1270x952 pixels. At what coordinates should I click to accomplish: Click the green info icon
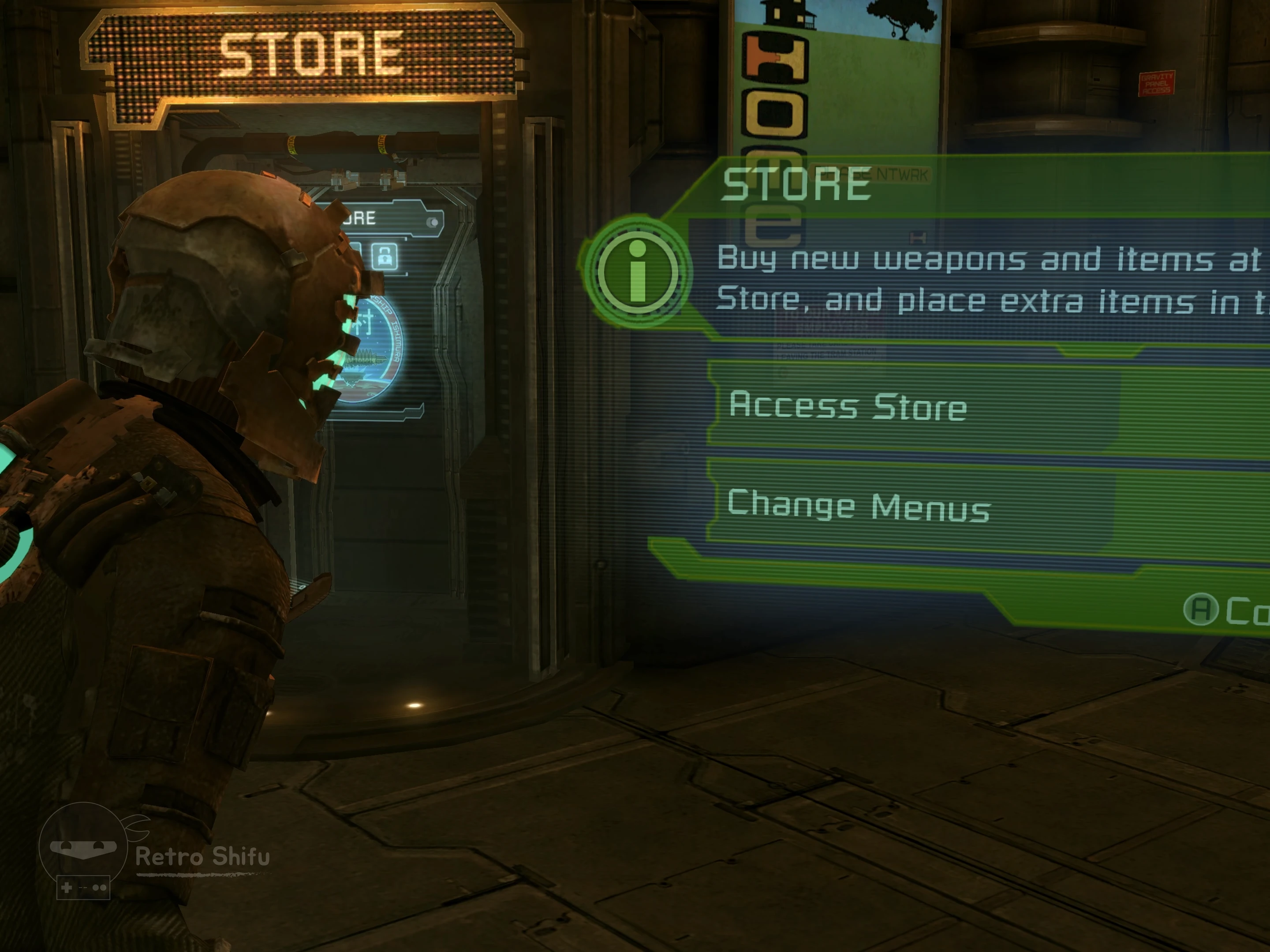click(x=637, y=272)
